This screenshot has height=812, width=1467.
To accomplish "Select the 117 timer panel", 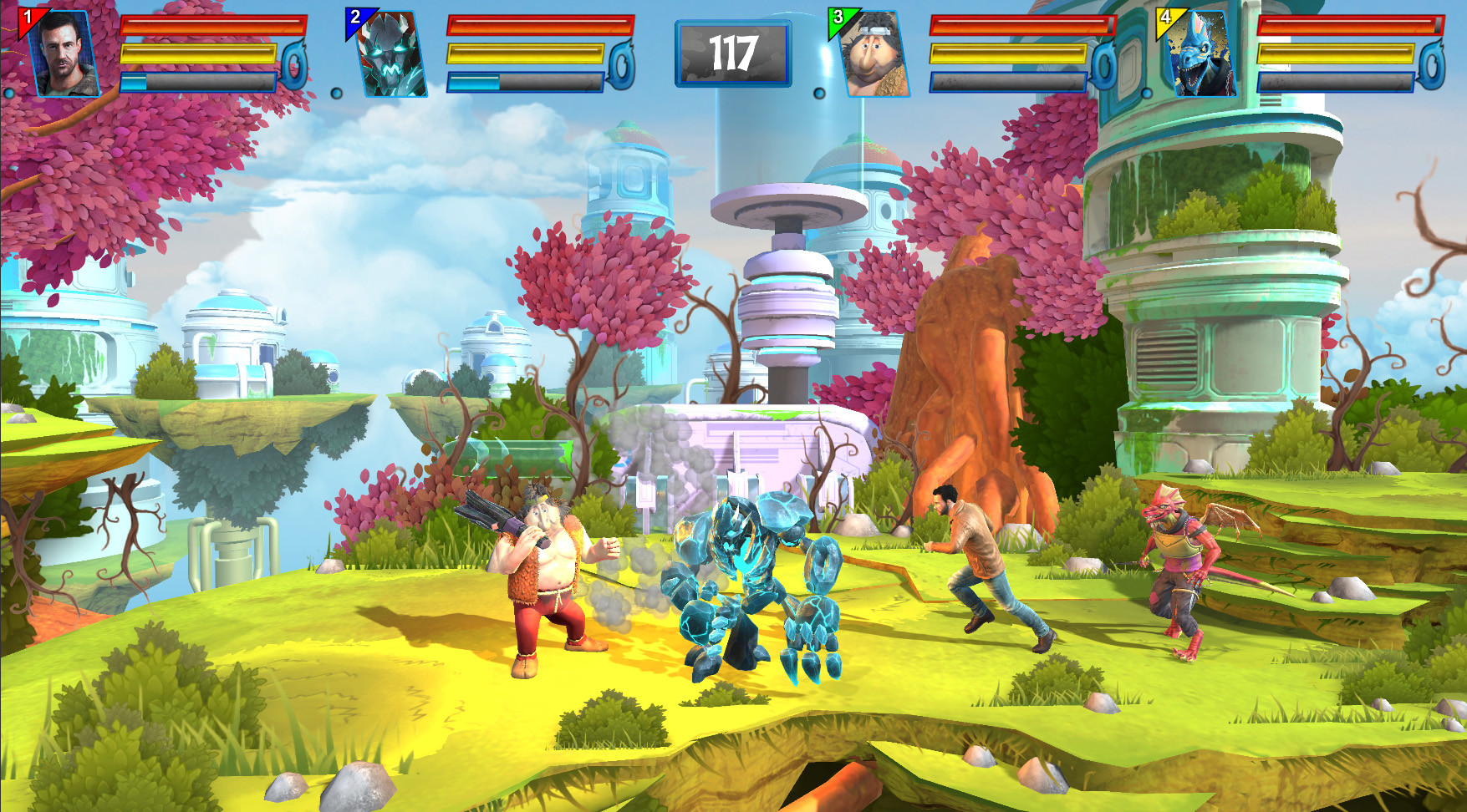I will click(733, 53).
